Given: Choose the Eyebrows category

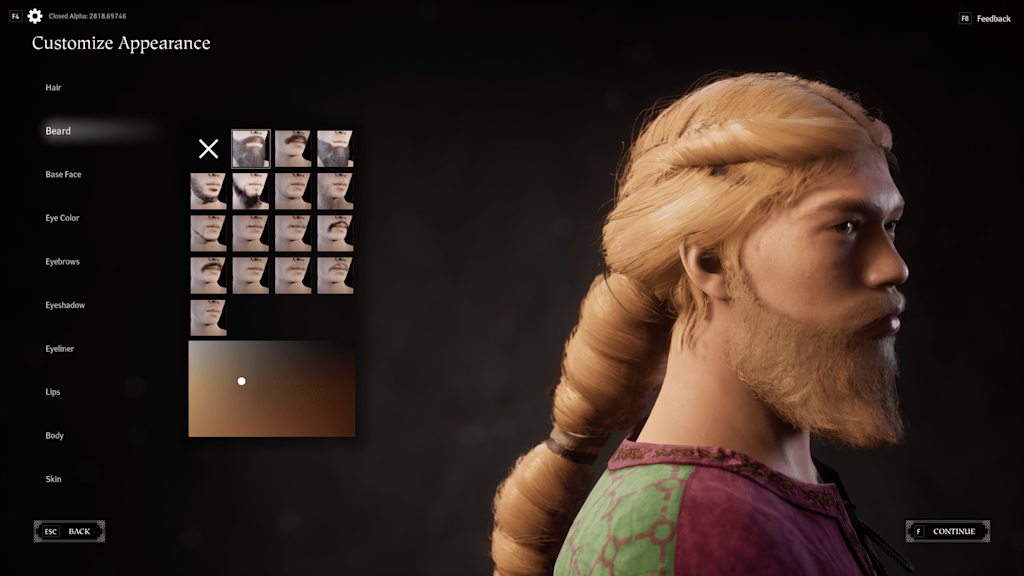Looking at the screenshot, I should pyautogui.click(x=62, y=262).
